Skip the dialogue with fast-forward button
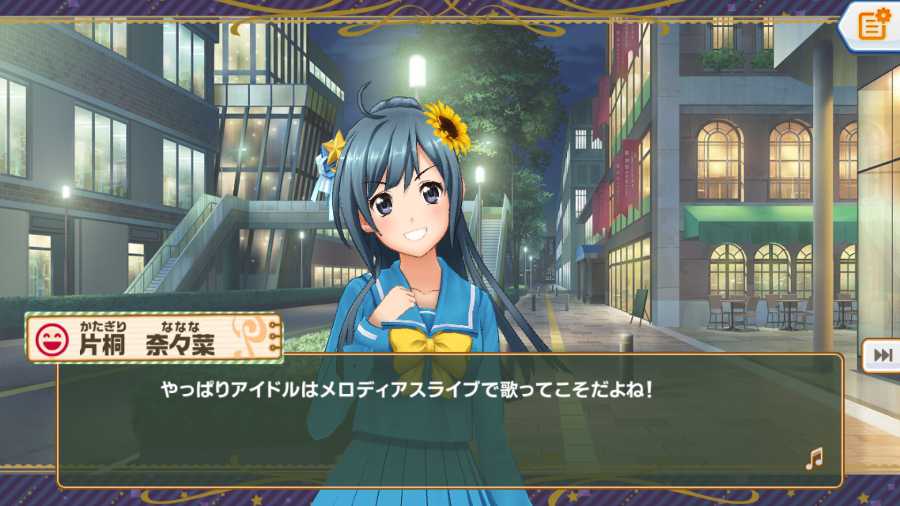900x506 pixels. coord(883,355)
